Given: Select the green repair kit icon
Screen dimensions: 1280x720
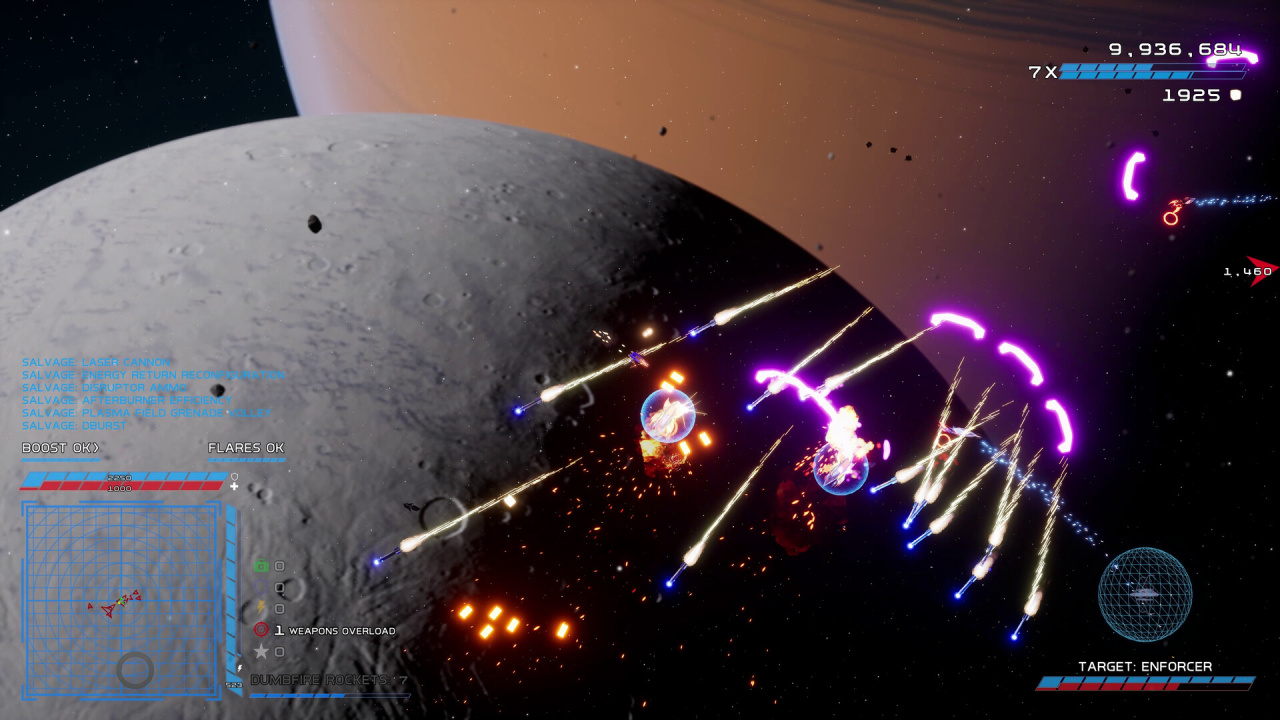Looking at the screenshot, I should [261, 566].
